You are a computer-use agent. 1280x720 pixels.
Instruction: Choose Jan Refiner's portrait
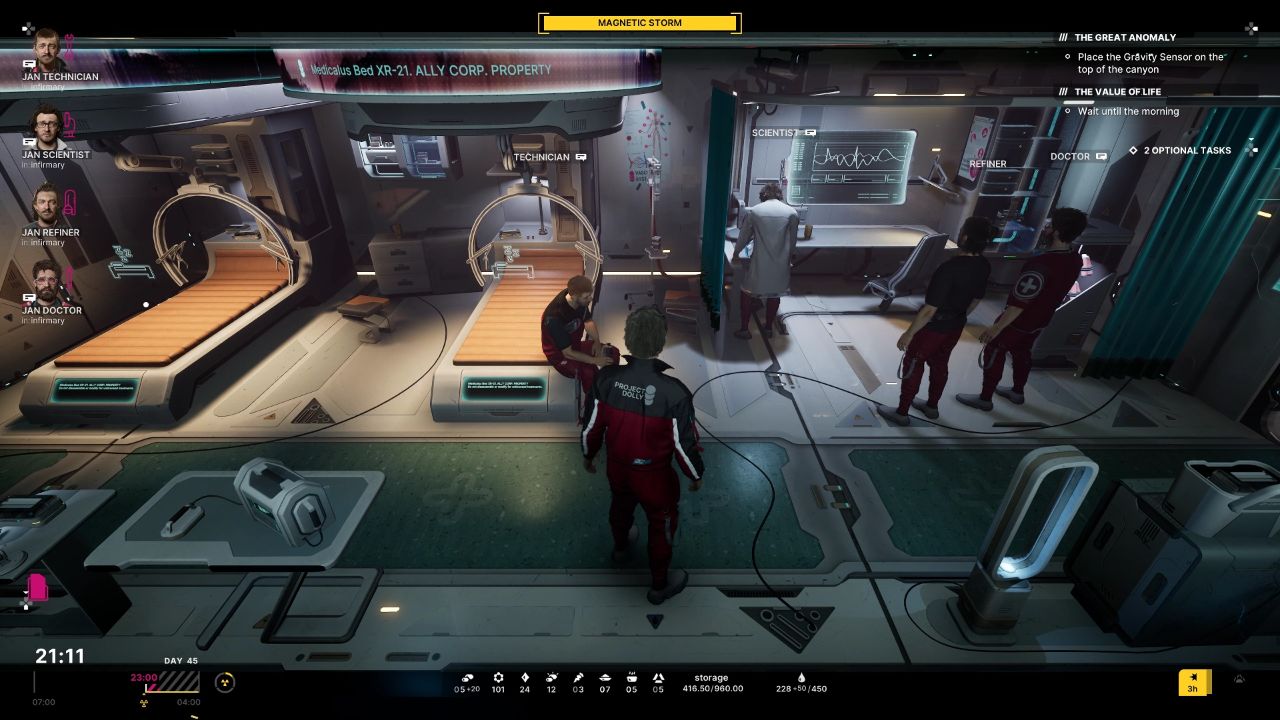coord(47,204)
